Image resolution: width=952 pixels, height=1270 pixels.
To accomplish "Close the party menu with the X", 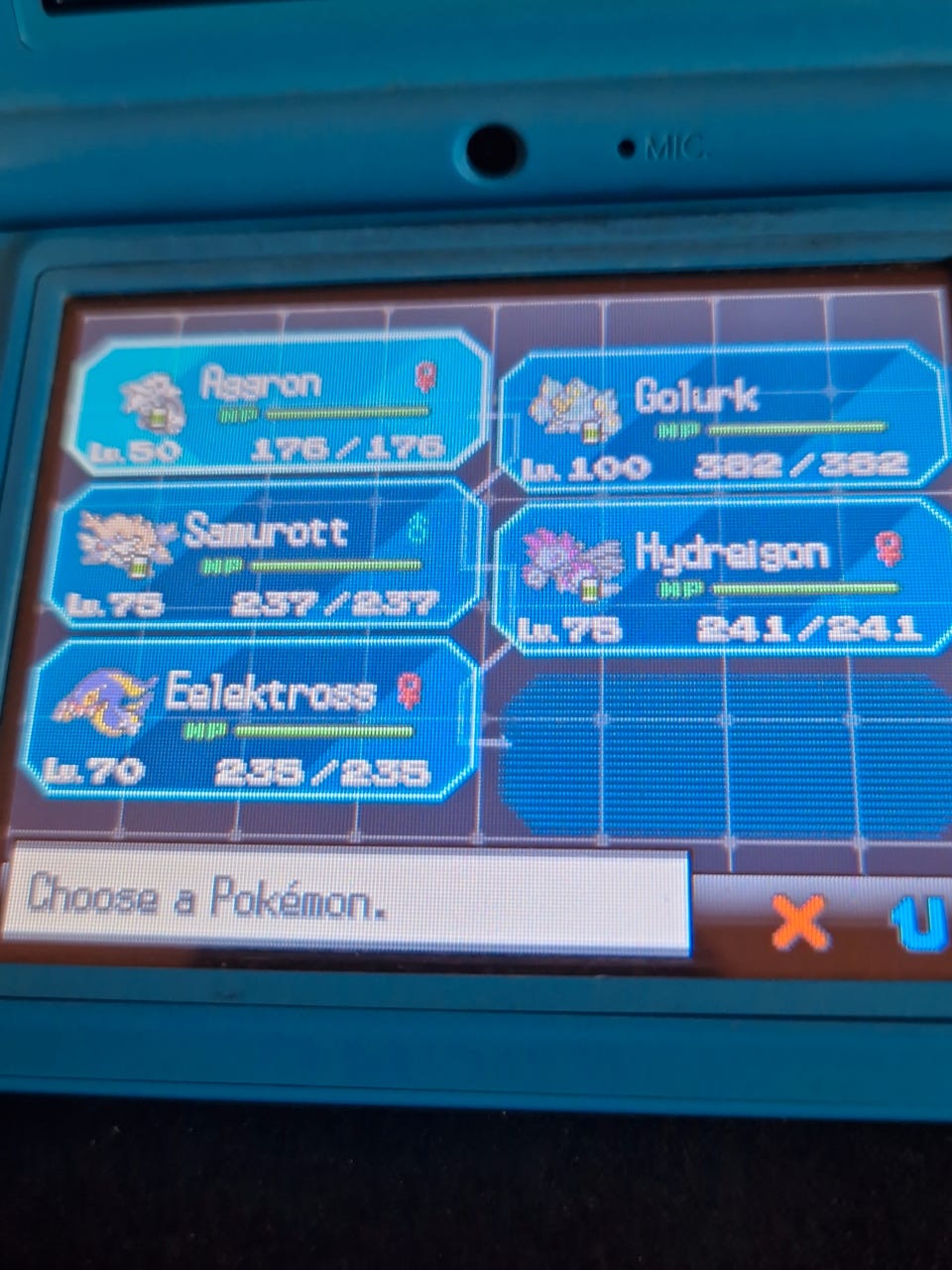I will (x=799, y=923).
